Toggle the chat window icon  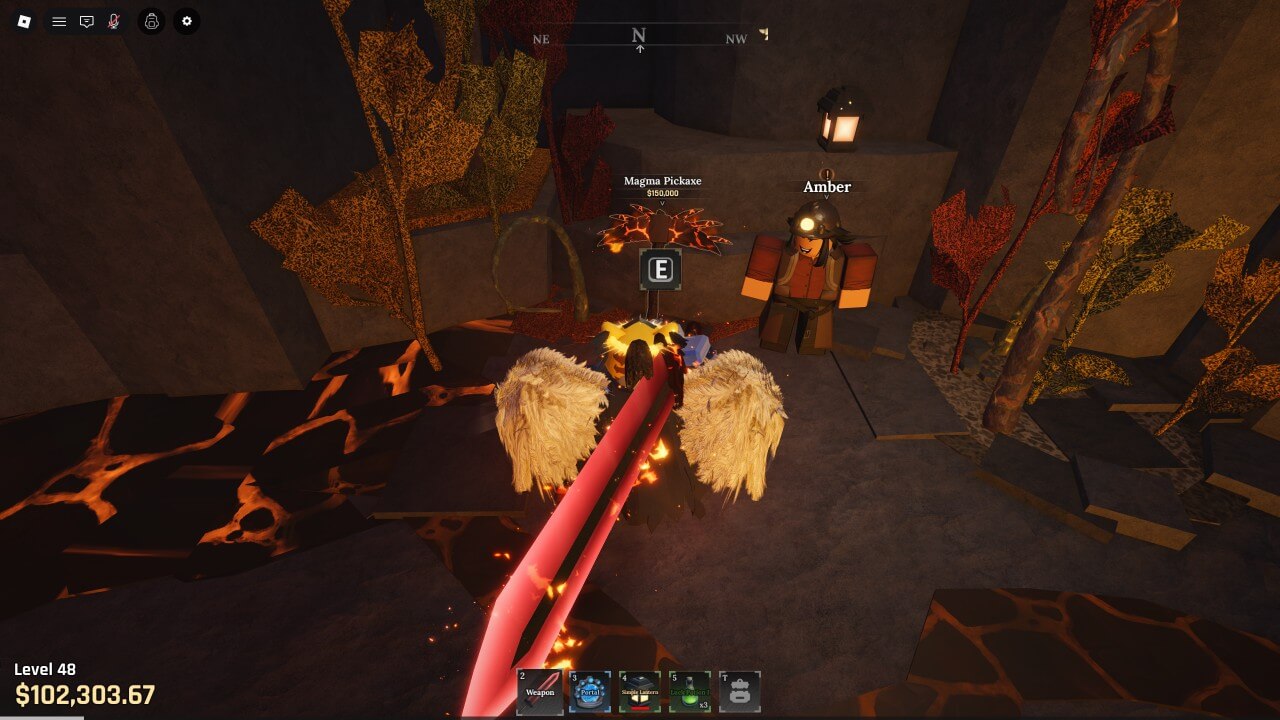pyautogui.click(x=87, y=21)
